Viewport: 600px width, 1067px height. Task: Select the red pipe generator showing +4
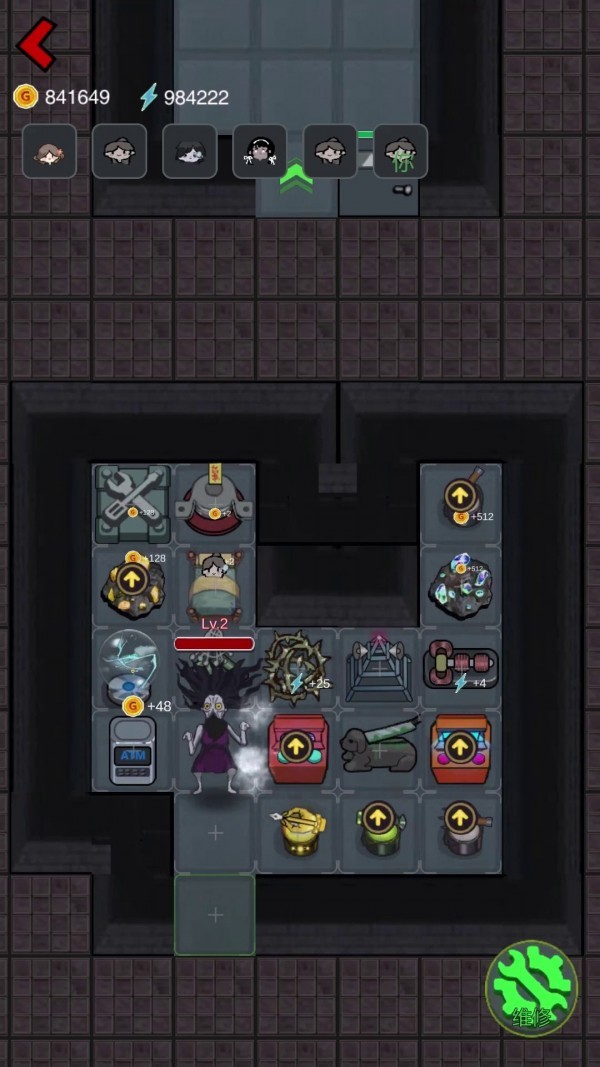[460, 664]
